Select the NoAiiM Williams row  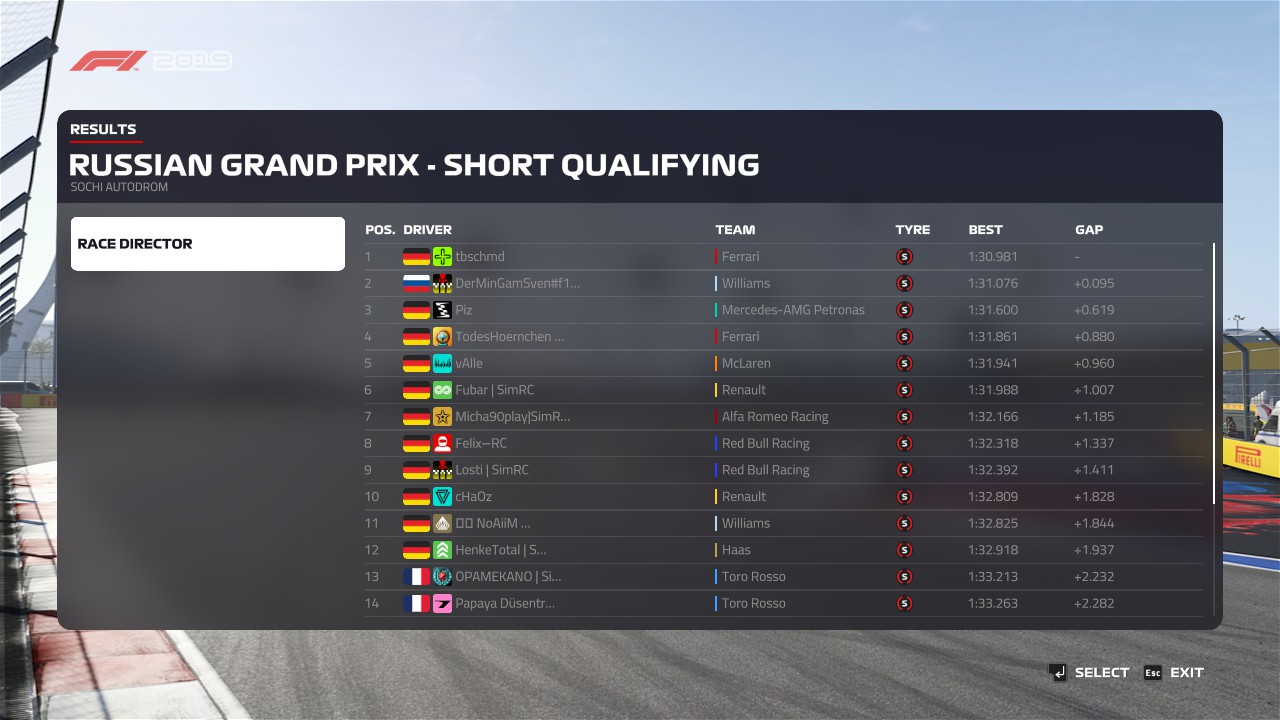point(782,523)
